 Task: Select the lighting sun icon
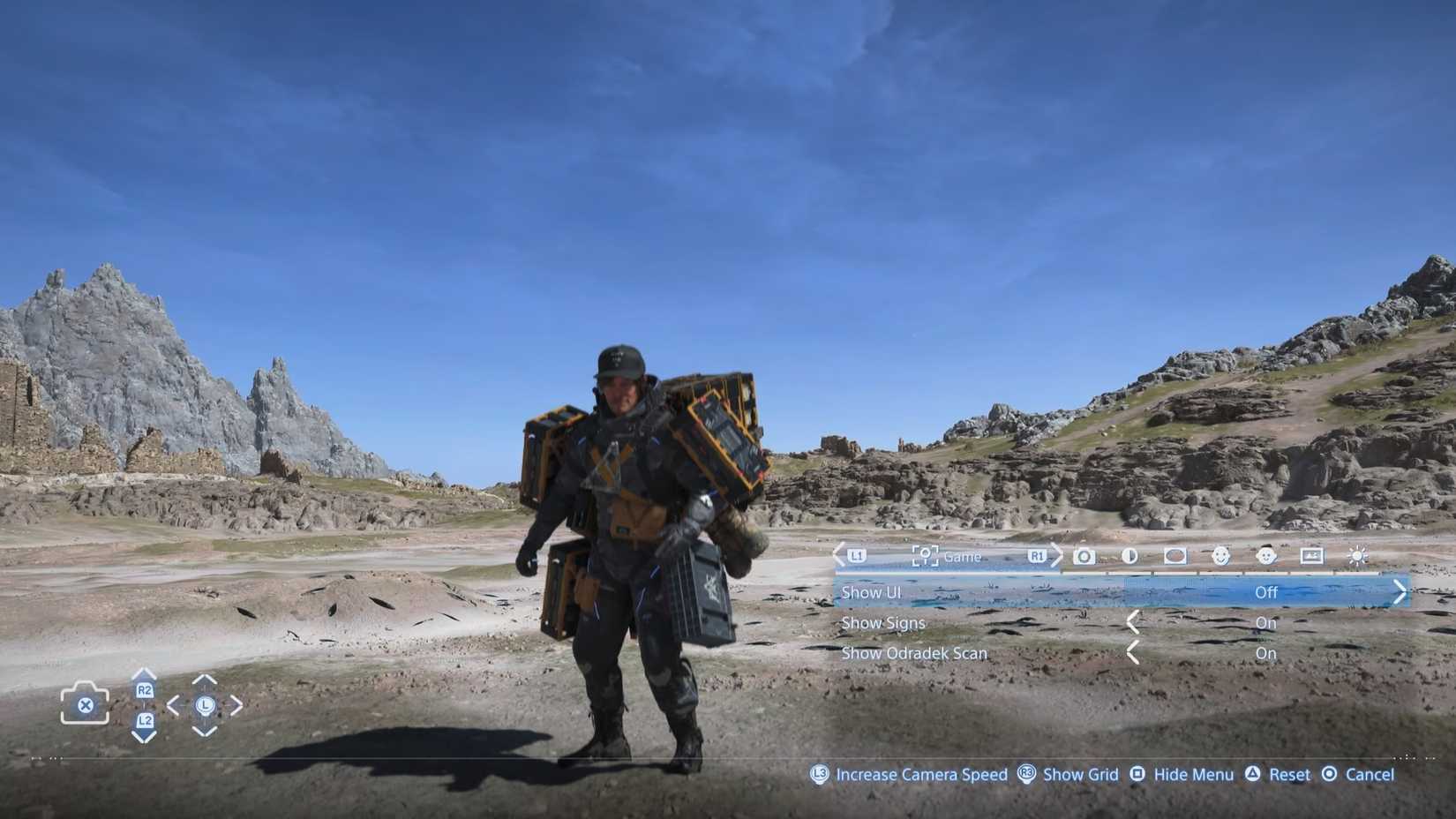point(1357,556)
